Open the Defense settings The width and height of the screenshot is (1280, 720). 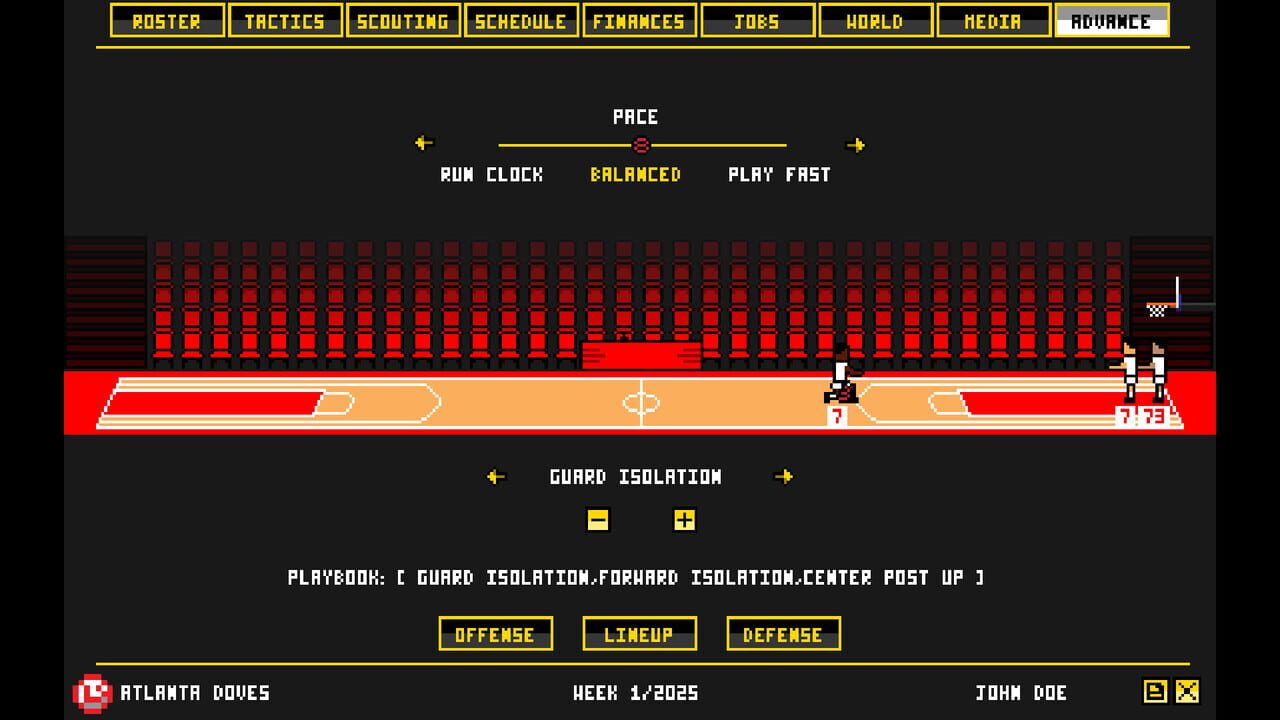[x=784, y=634]
